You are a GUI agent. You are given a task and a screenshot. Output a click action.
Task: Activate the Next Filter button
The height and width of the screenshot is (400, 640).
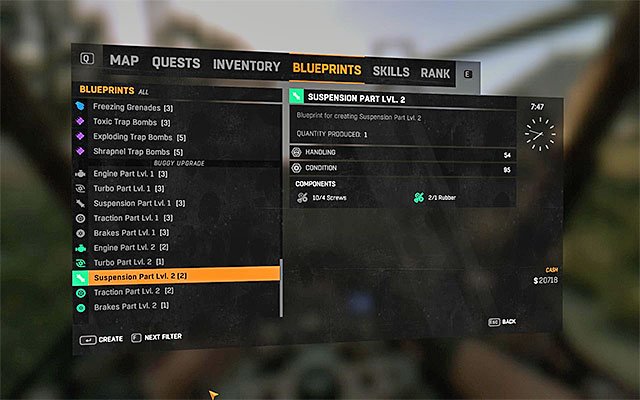pos(156,338)
